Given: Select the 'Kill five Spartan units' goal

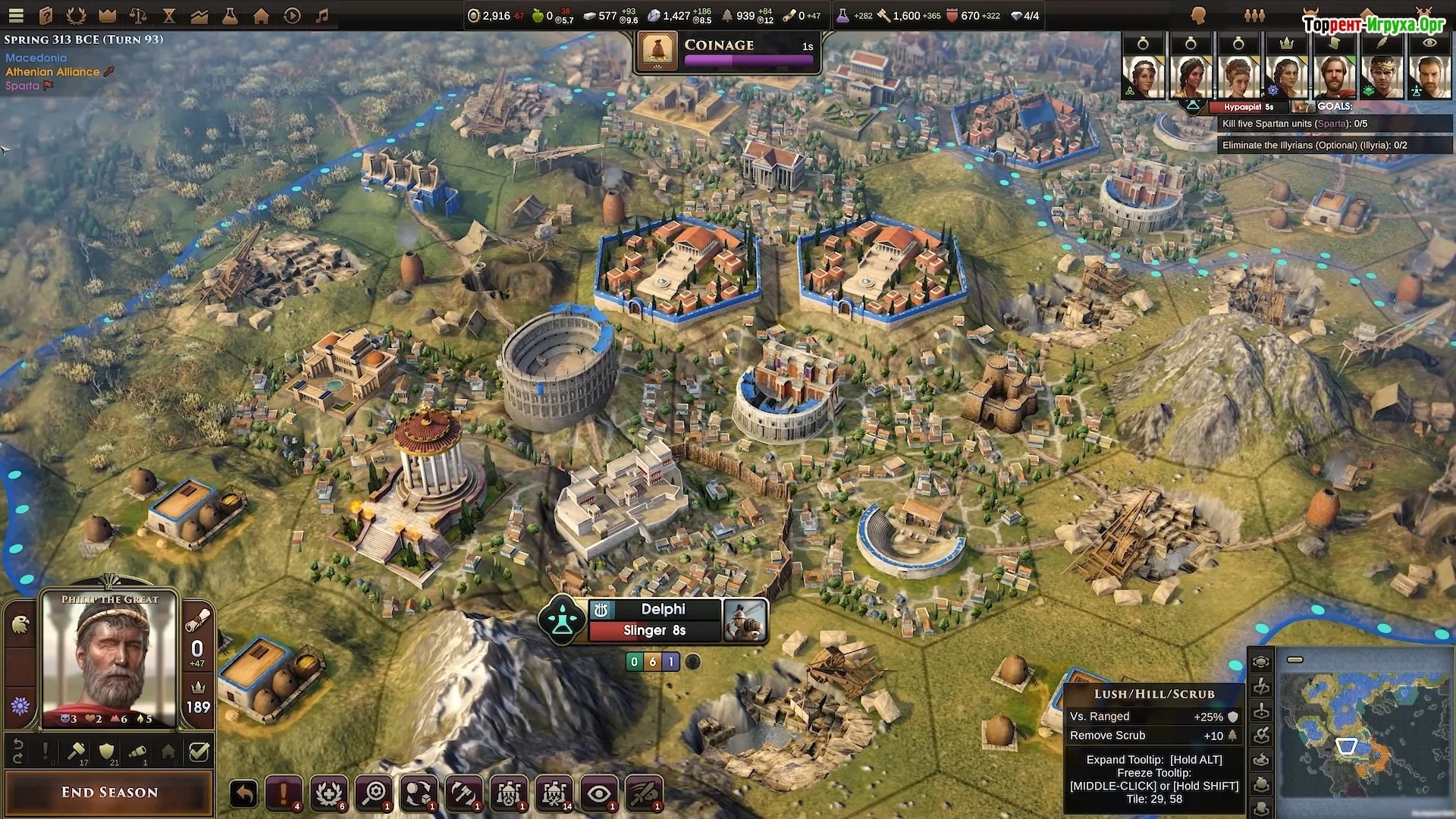Looking at the screenshot, I should coord(1294,124).
